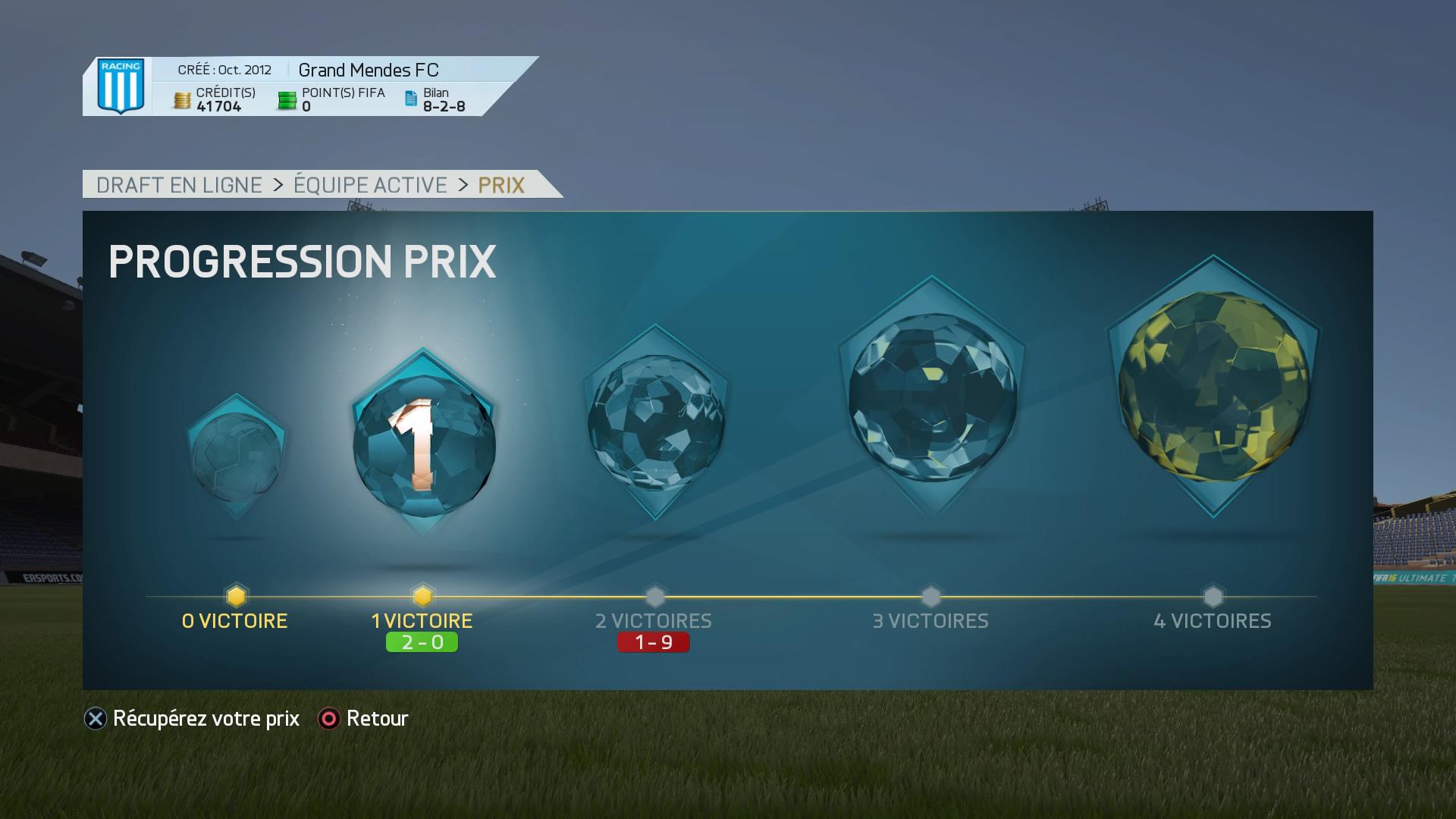The height and width of the screenshot is (819, 1456).
Task: Select the 2 Victoires prize ball
Action: [655, 422]
